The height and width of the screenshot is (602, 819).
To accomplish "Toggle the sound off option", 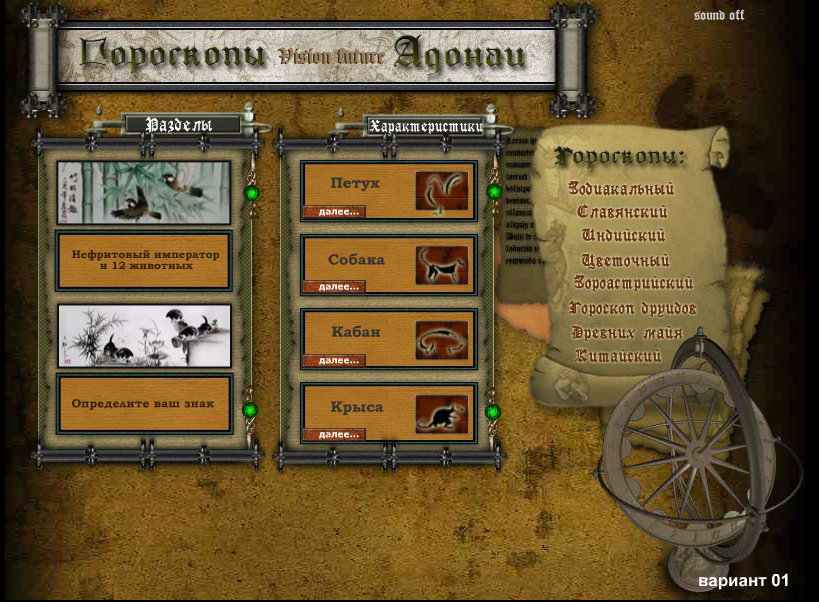I will tap(718, 16).
